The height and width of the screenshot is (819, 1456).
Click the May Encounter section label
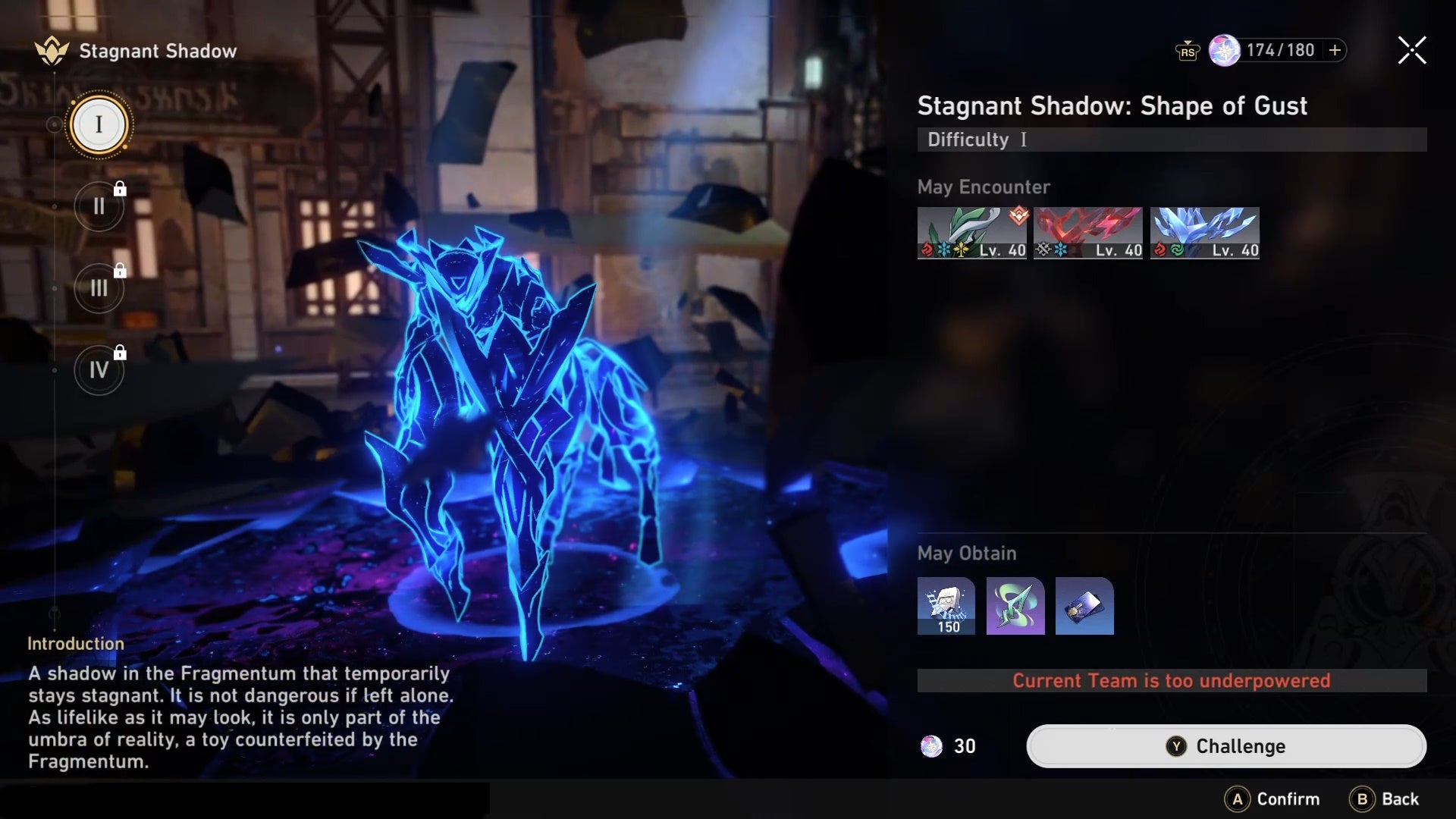[x=984, y=187]
